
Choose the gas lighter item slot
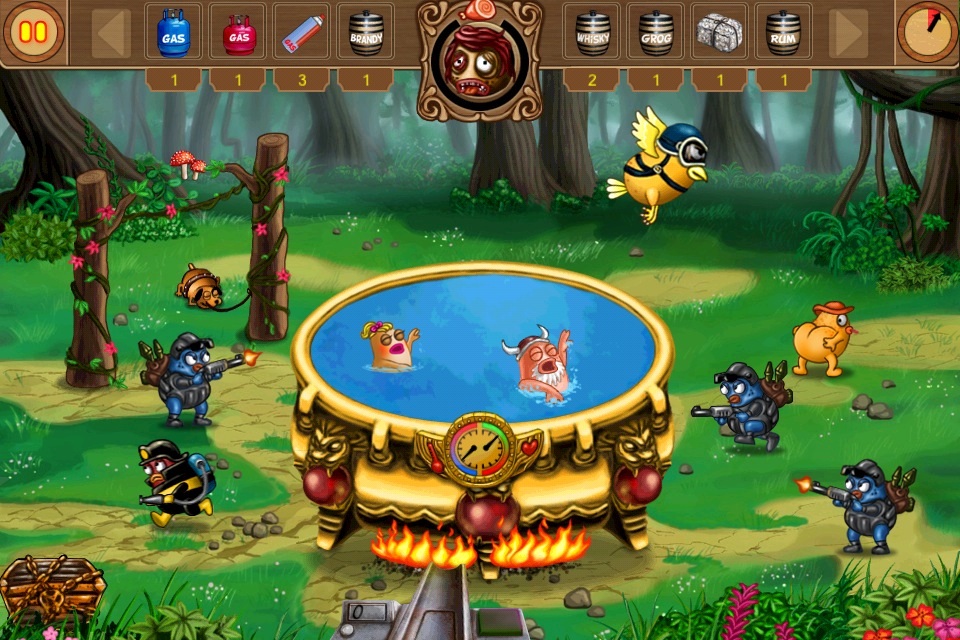pos(301,34)
